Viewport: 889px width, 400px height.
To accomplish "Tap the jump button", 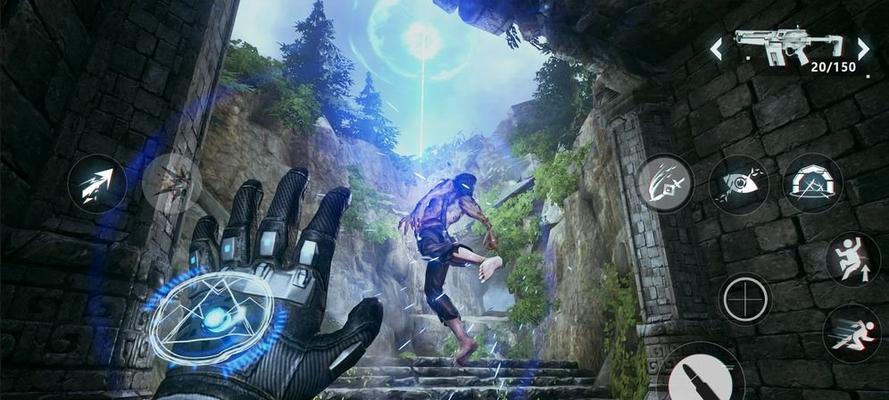I will (853, 260).
